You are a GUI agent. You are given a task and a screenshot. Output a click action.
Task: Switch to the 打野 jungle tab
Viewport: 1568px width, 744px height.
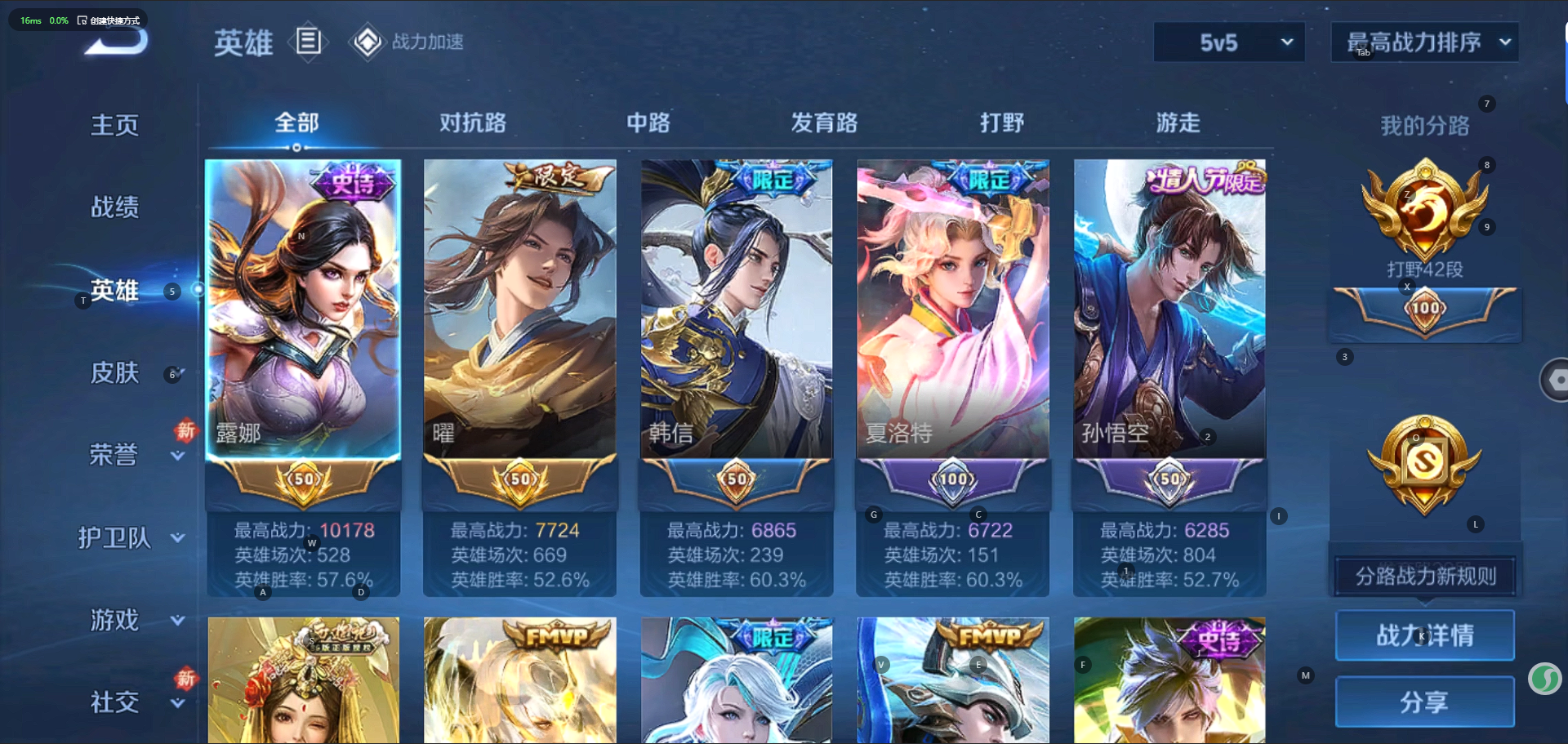point(1002,123)
